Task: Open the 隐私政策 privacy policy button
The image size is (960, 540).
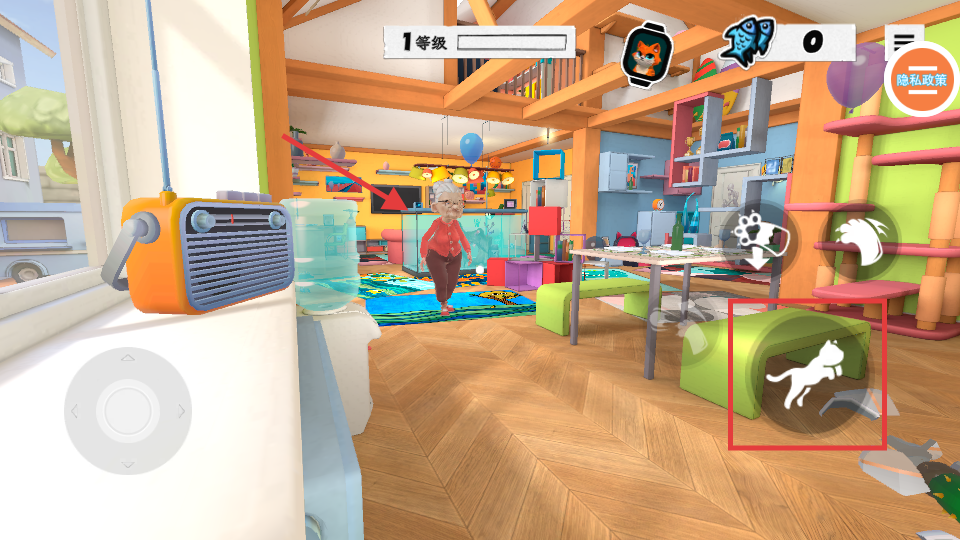Action: (x=921, y=80)
